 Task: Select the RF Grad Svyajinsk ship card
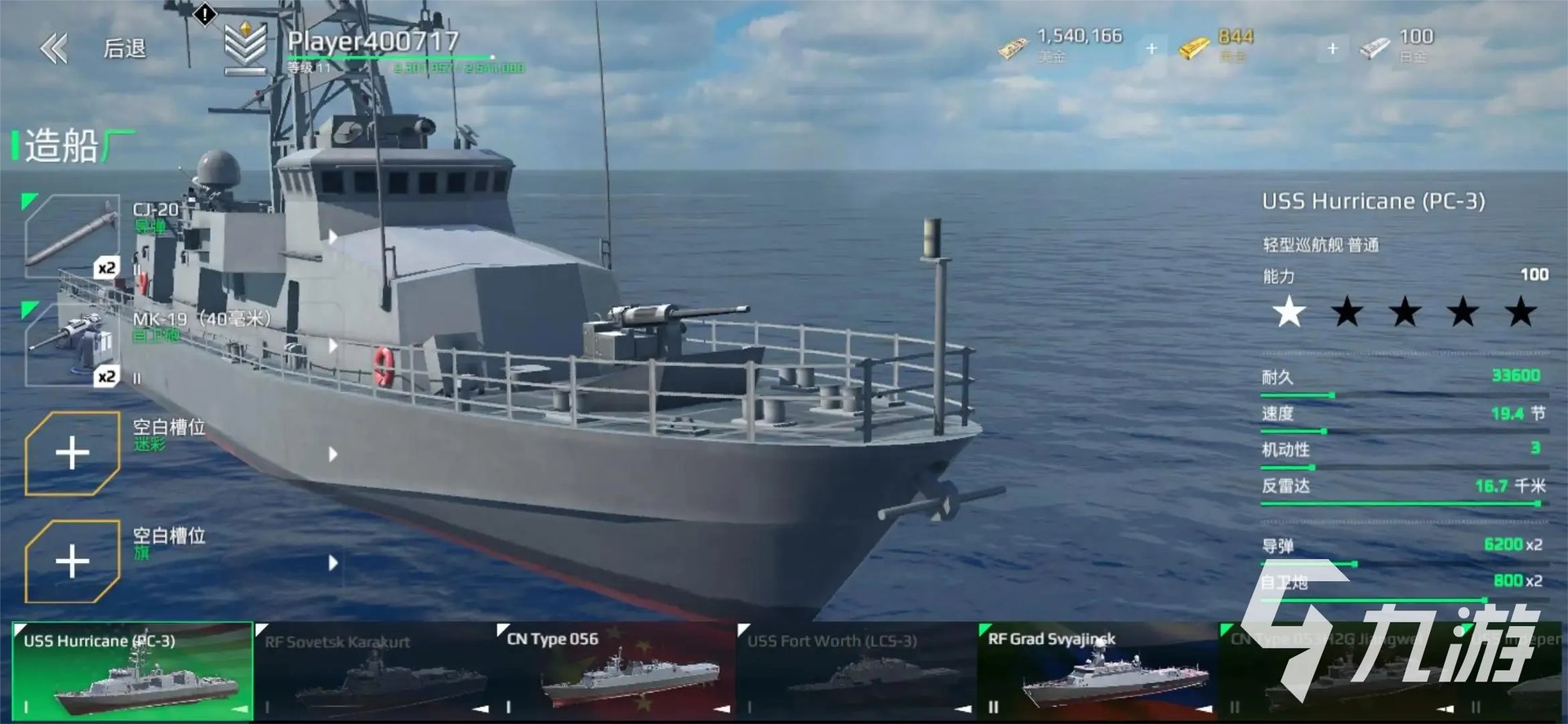click(1097, 672)
